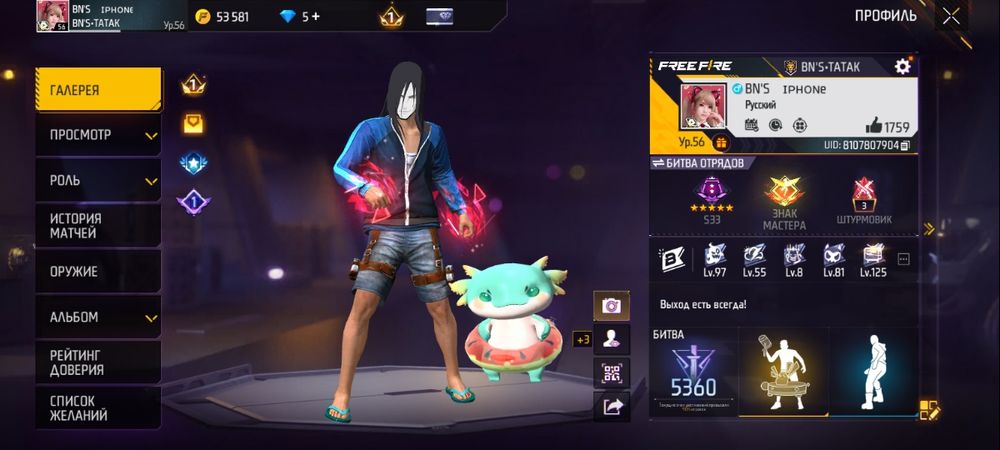Open Список желаний section

98,407
